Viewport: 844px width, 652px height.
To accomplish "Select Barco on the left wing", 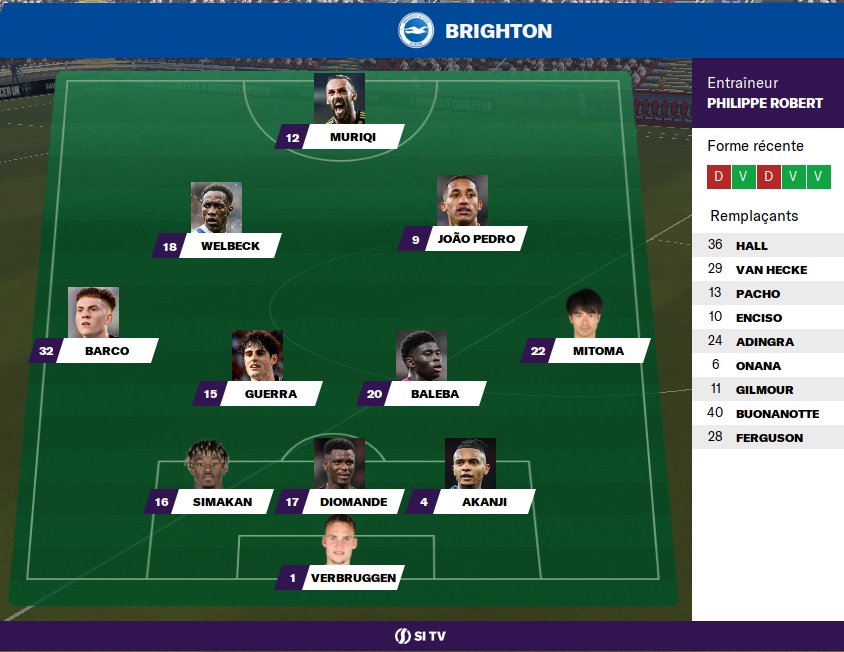I will 106,351.
